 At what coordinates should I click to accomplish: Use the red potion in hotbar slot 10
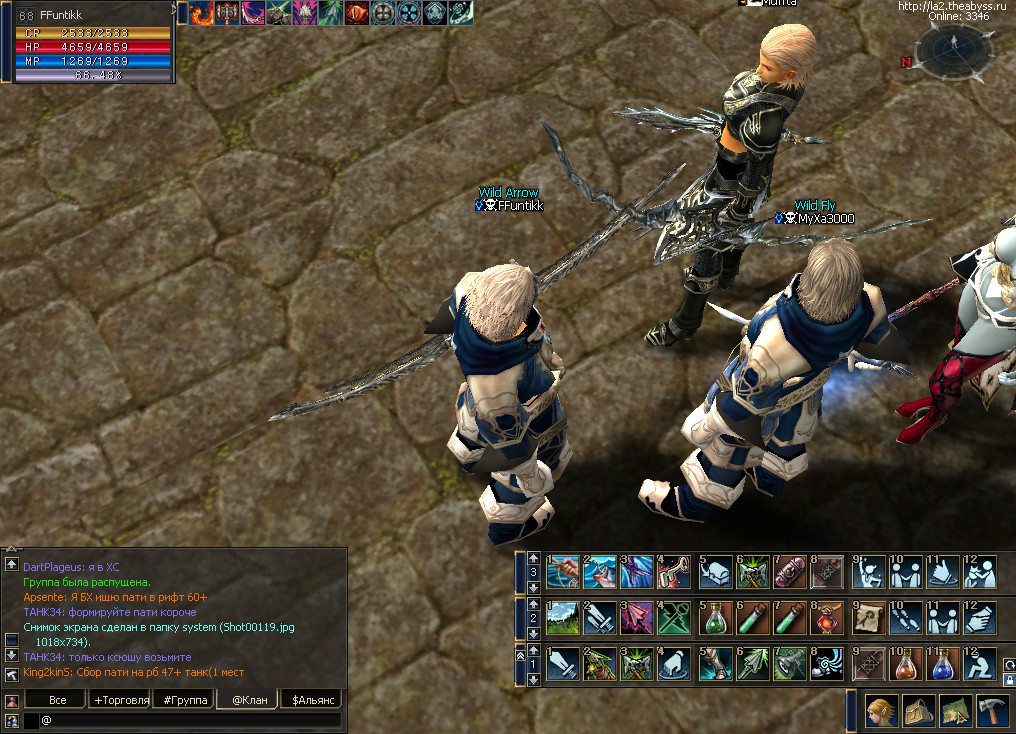906,663
